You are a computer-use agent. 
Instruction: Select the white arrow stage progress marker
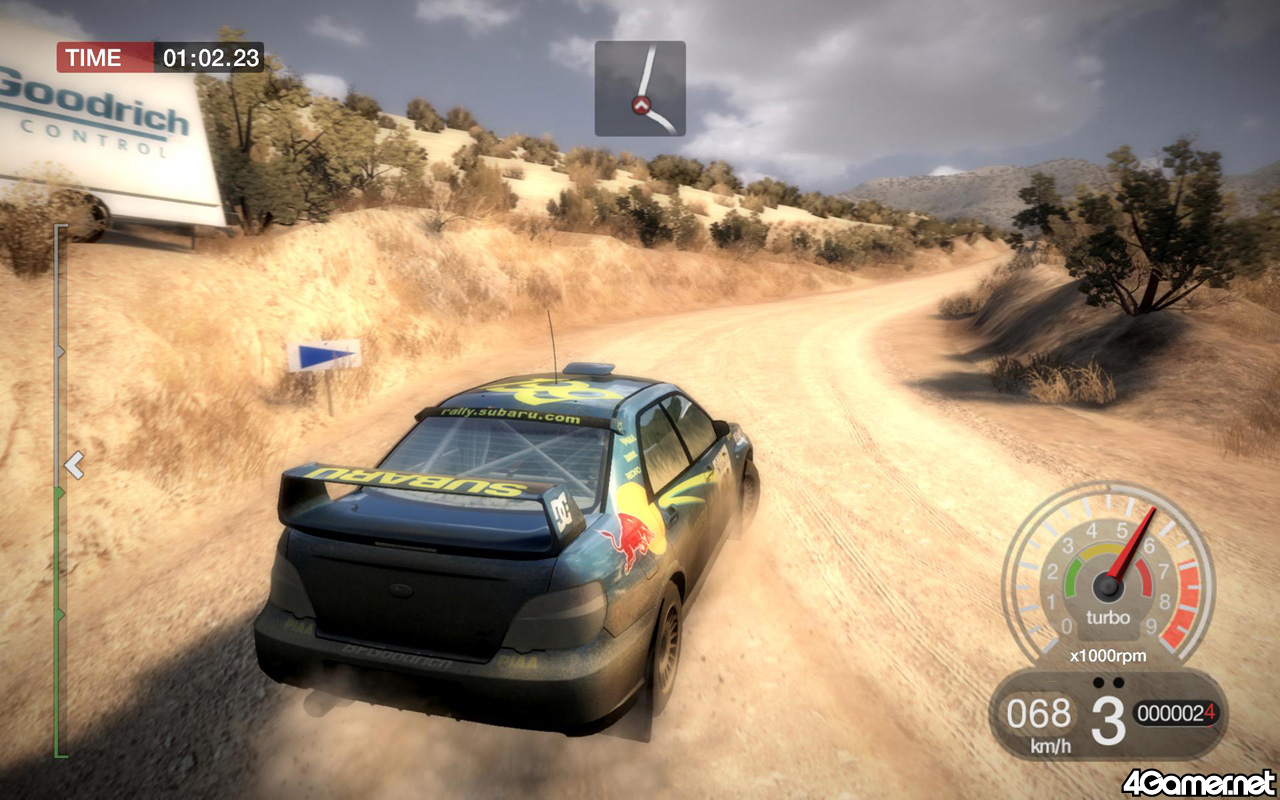point(74,464)
